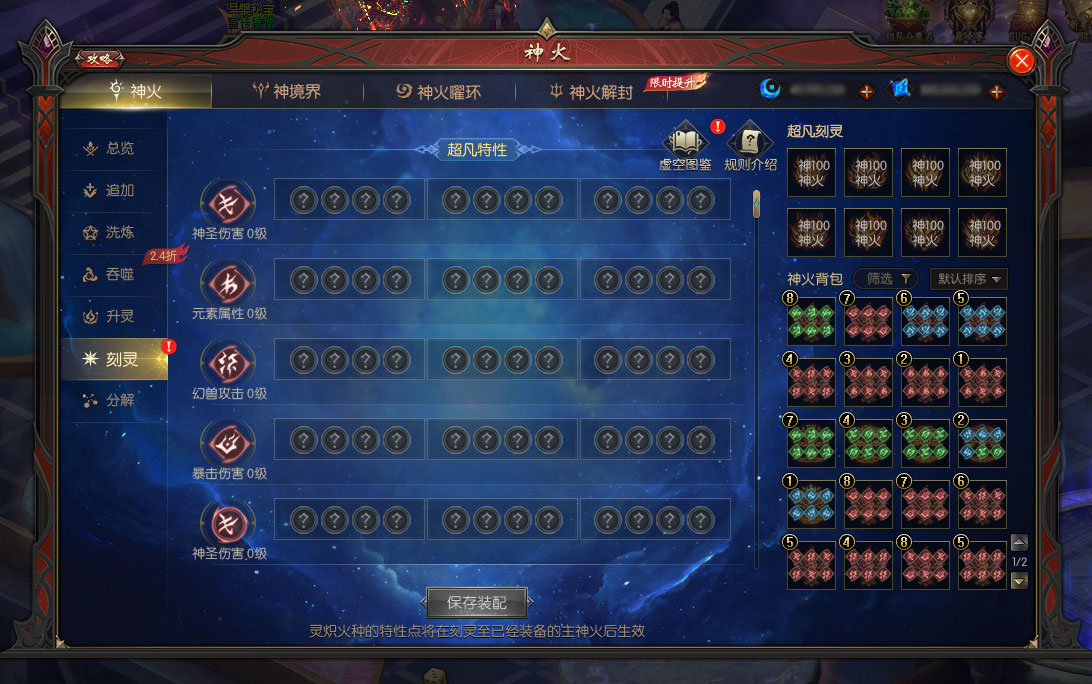Open the 筛选 filter
The image size is (1092, 684).
(886, 279)
